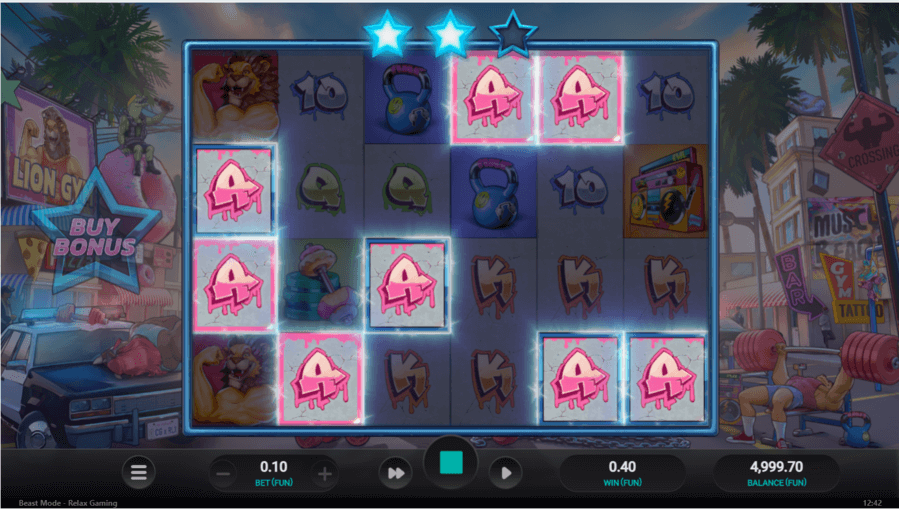Image resolution: width=899 pixels, height=509 pixels.
Task: Open the hamburger game menu
Action: click(x=139, y=472)
